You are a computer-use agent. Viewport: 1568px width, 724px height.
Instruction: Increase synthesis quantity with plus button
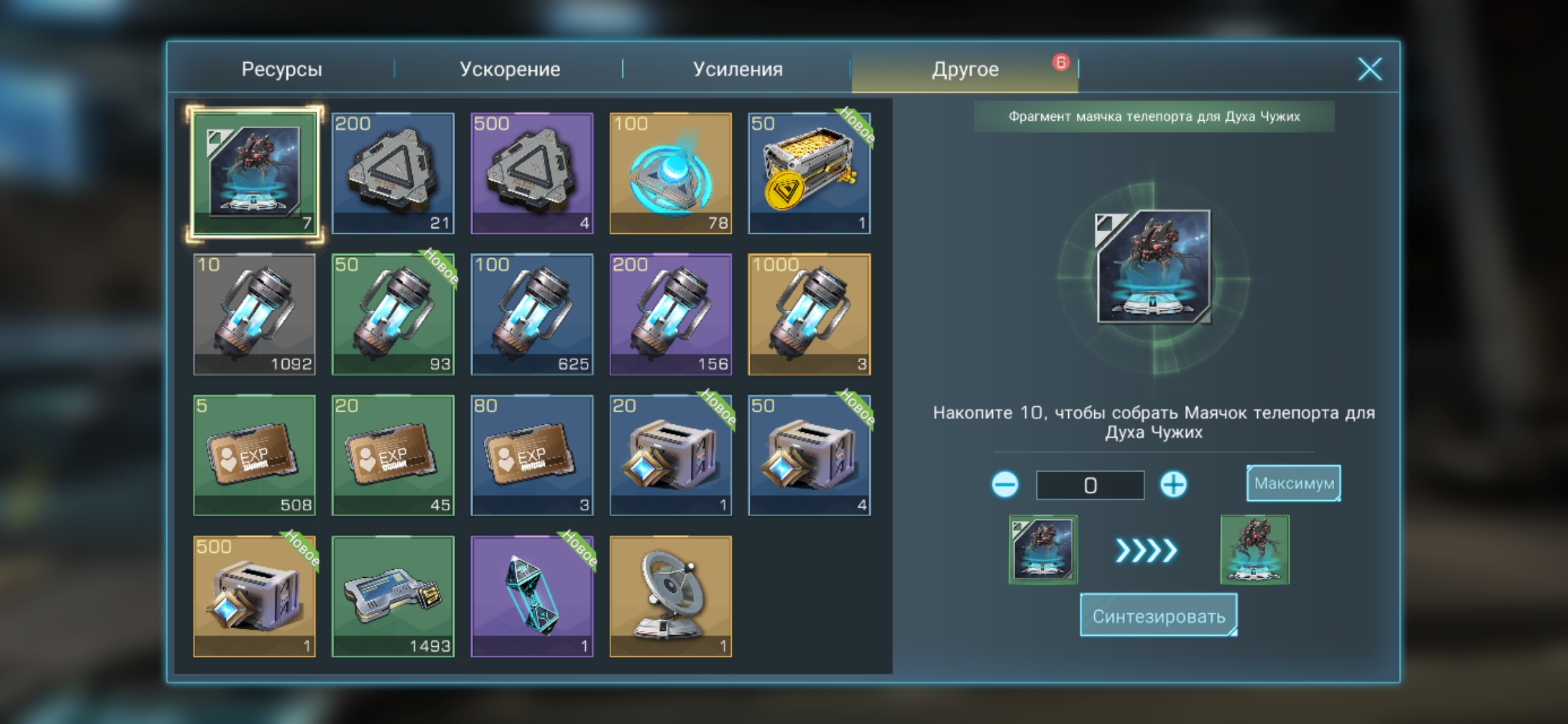[x=1173, y=484]
